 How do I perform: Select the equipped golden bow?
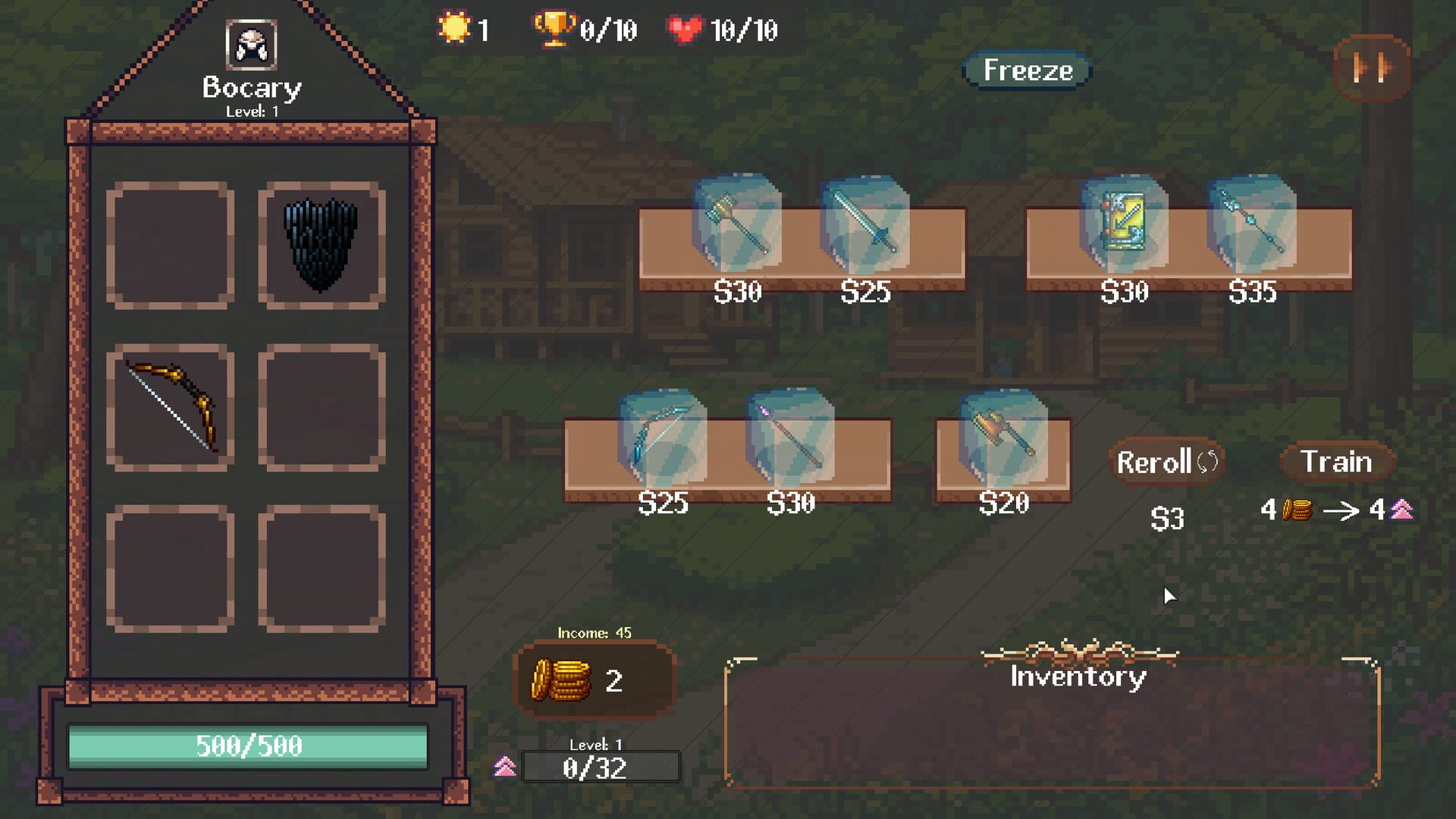coord(169,407)
